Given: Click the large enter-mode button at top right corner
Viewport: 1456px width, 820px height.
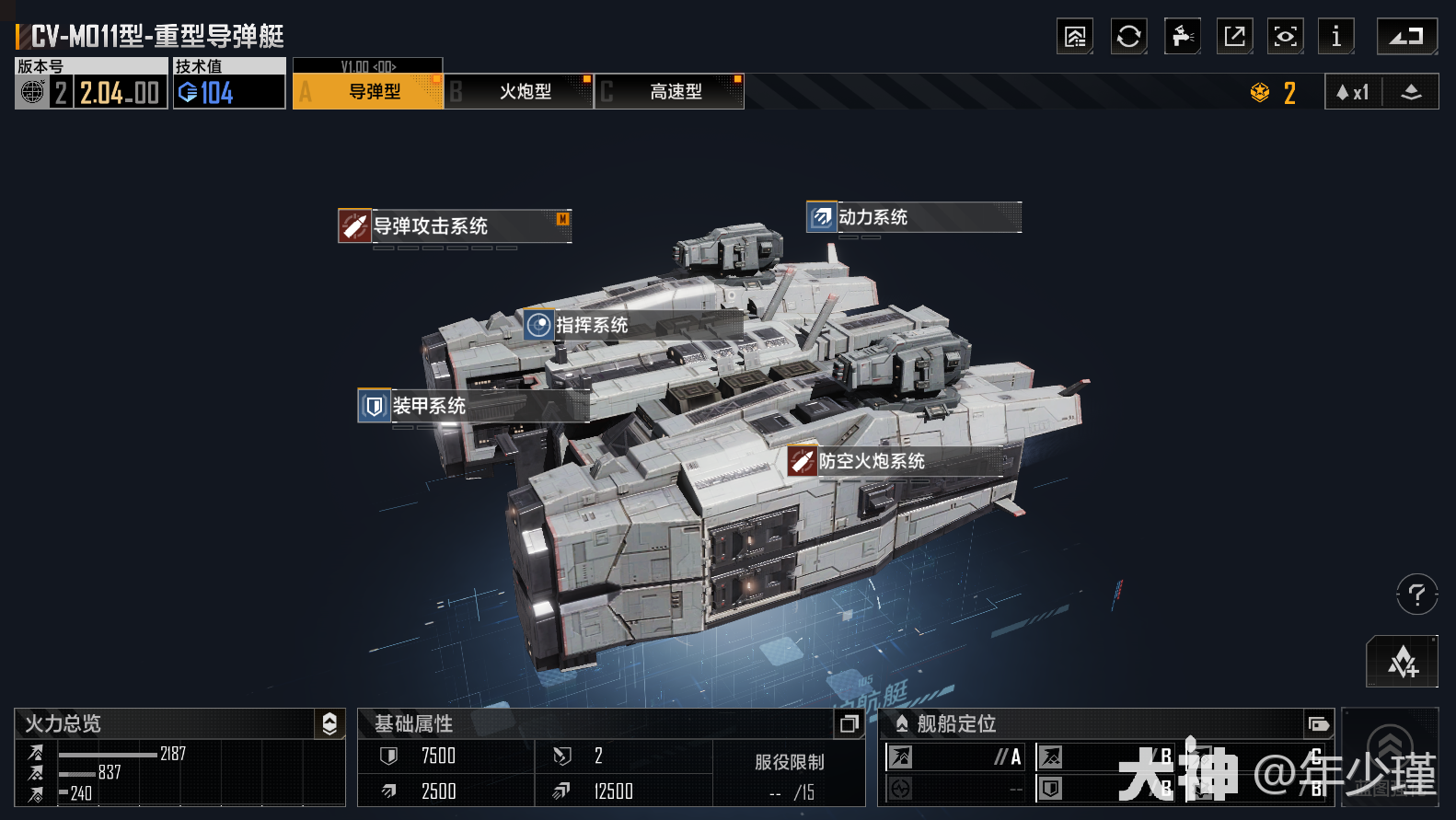Looking at the screenshot, I should 1406,36.
